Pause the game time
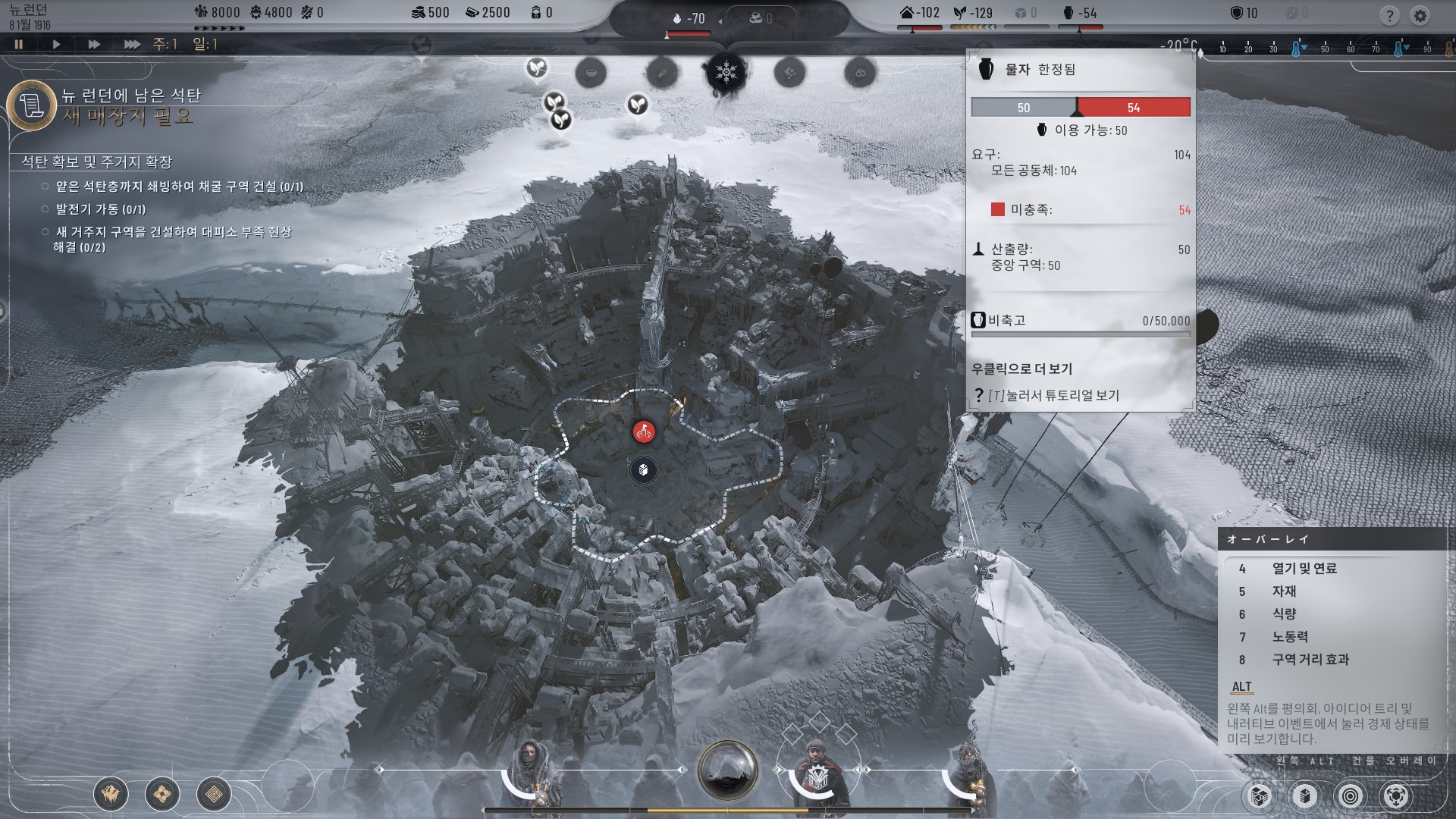 [x=19, y=45]
